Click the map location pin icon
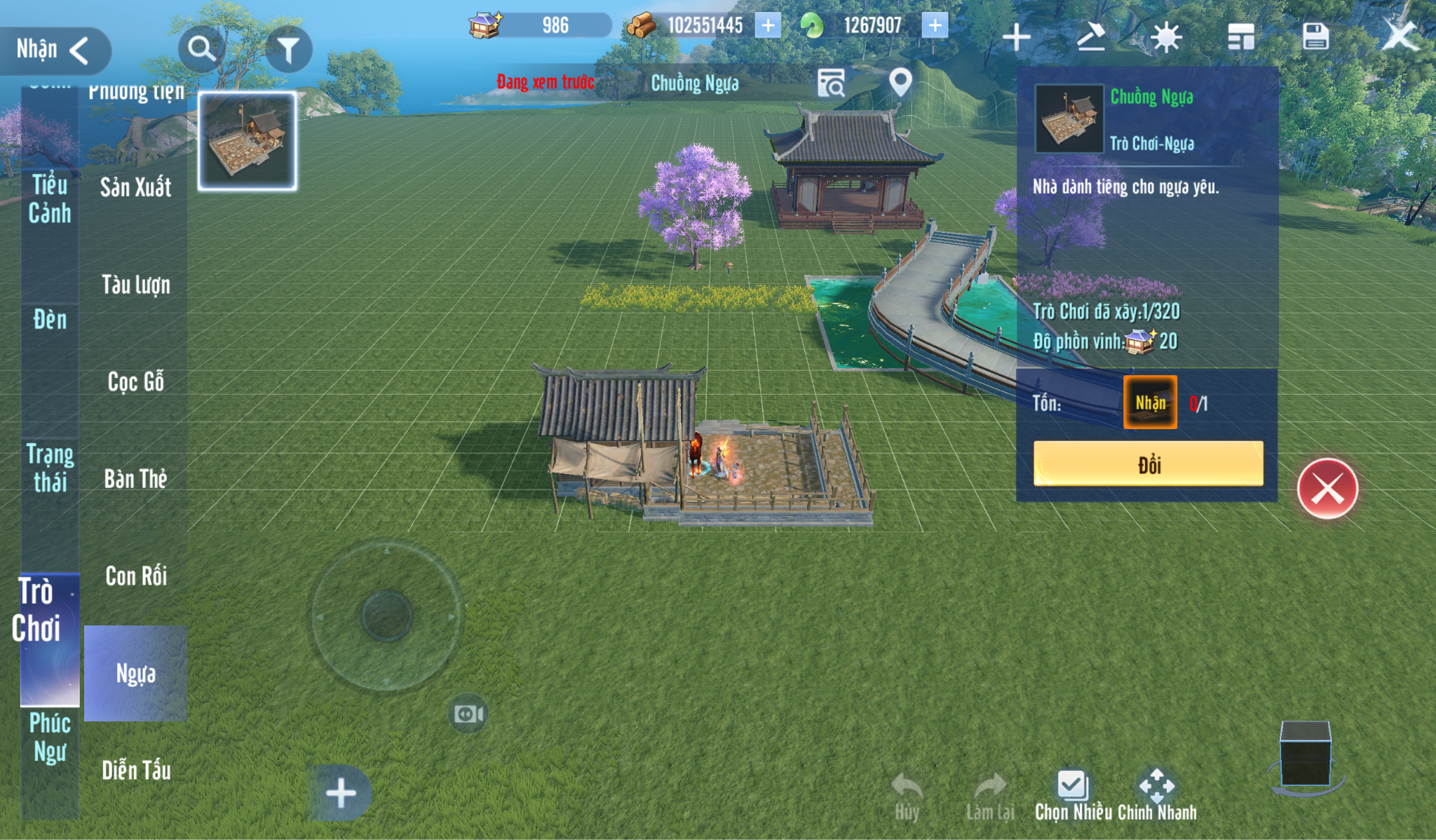 tap(900, 83)
